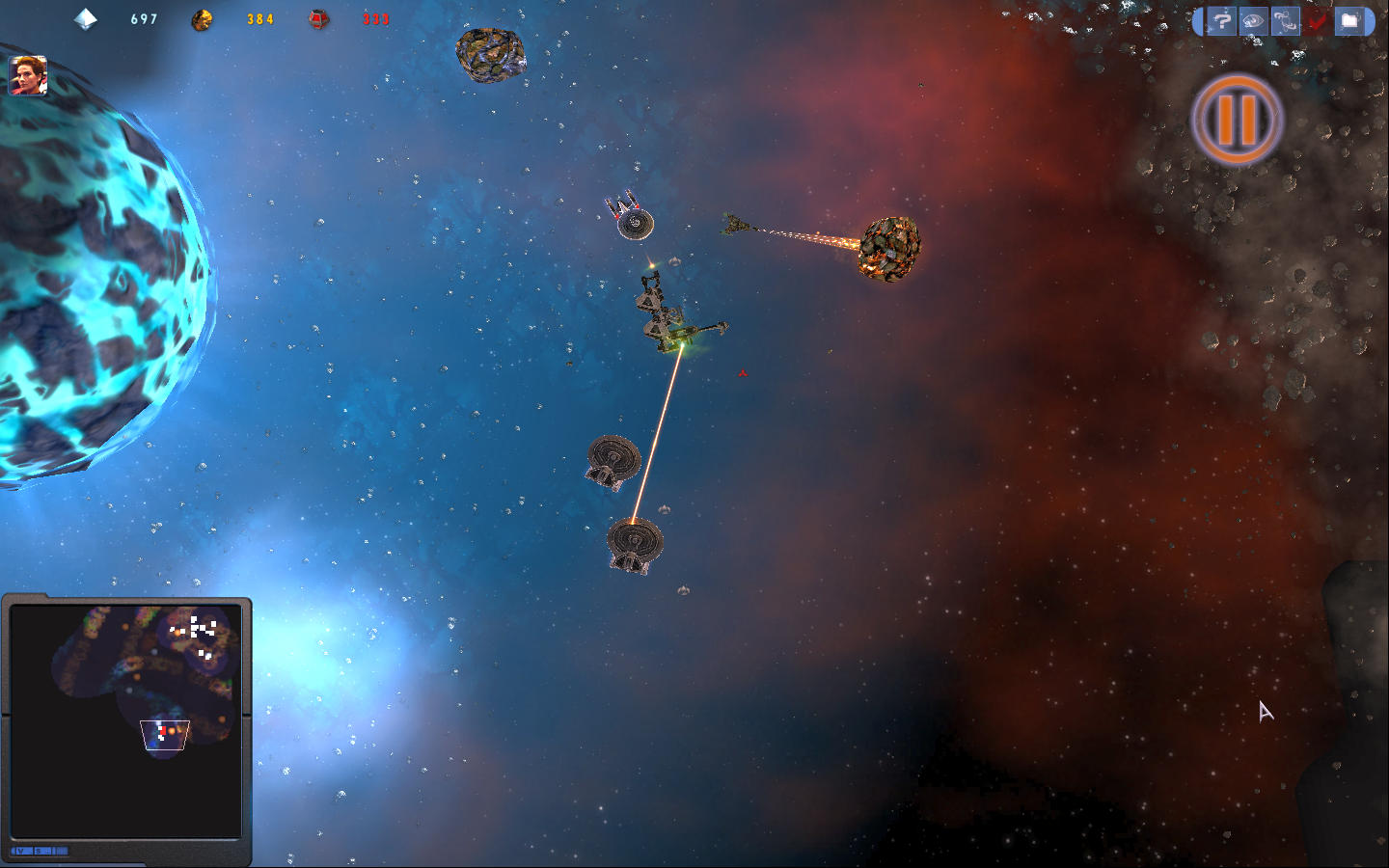The height and width of the screenshot is (868, 1389).
Task: Toggle the eye visibility button
Action: [x=1253, y=20]
